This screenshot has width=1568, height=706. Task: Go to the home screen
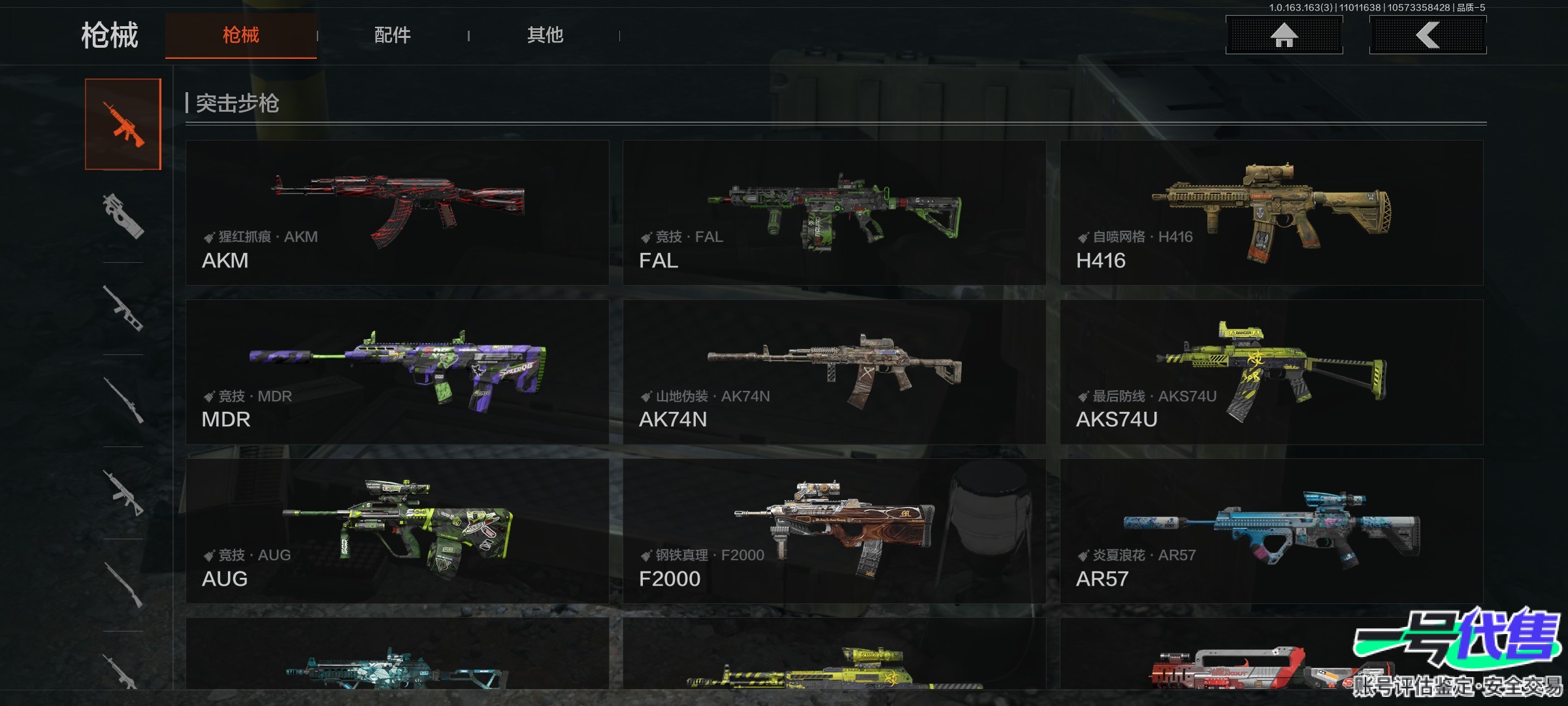[x=1284, y=35]
